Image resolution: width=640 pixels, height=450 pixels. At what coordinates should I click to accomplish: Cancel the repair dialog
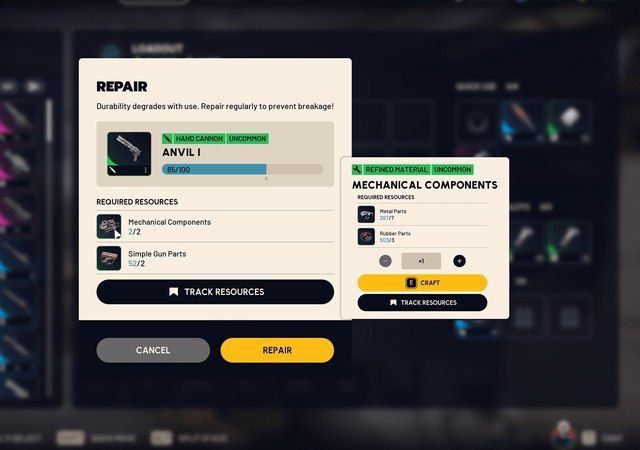click(x=153, y=350)
